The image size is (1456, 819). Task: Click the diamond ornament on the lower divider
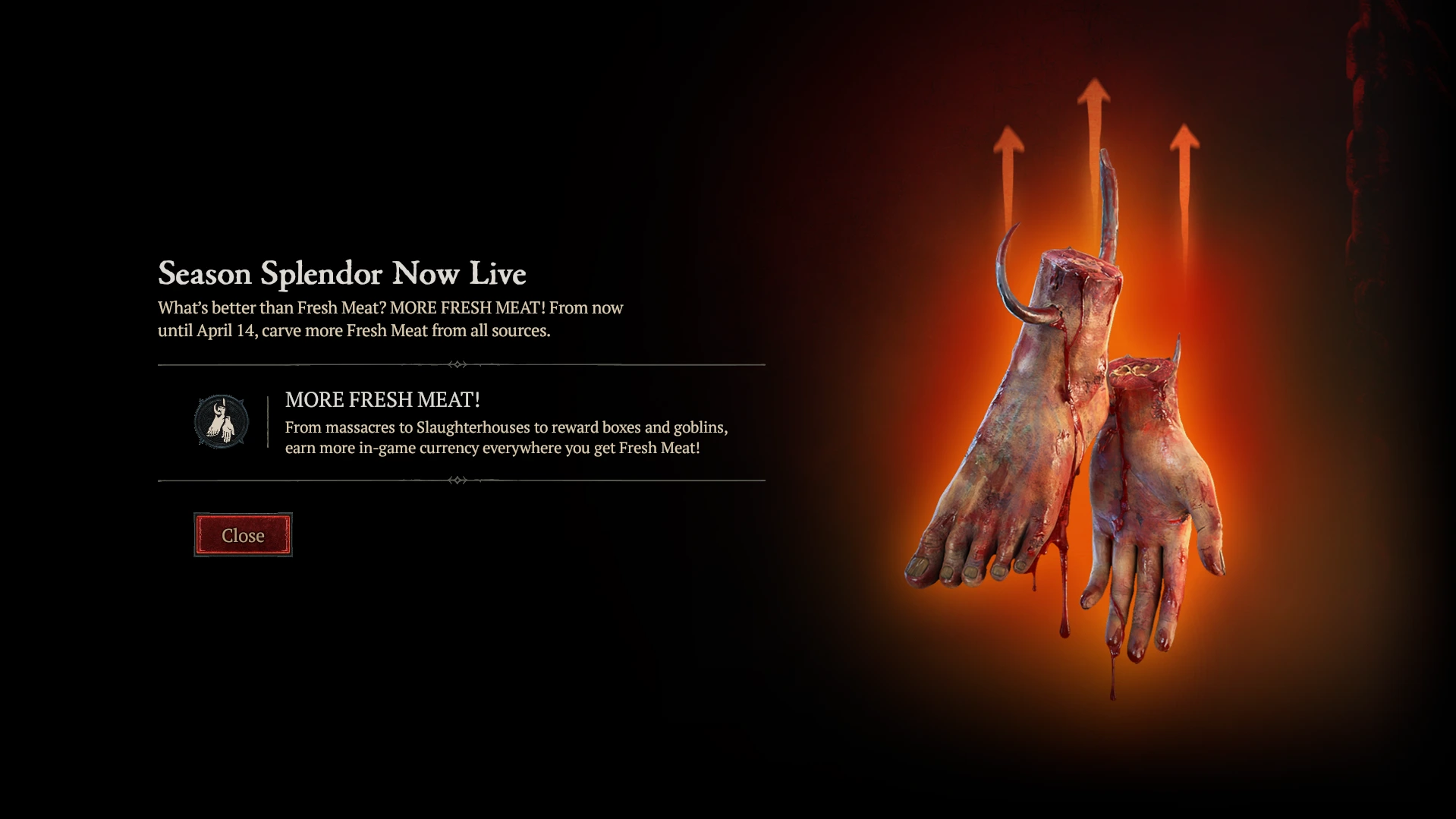pos(458,479)
